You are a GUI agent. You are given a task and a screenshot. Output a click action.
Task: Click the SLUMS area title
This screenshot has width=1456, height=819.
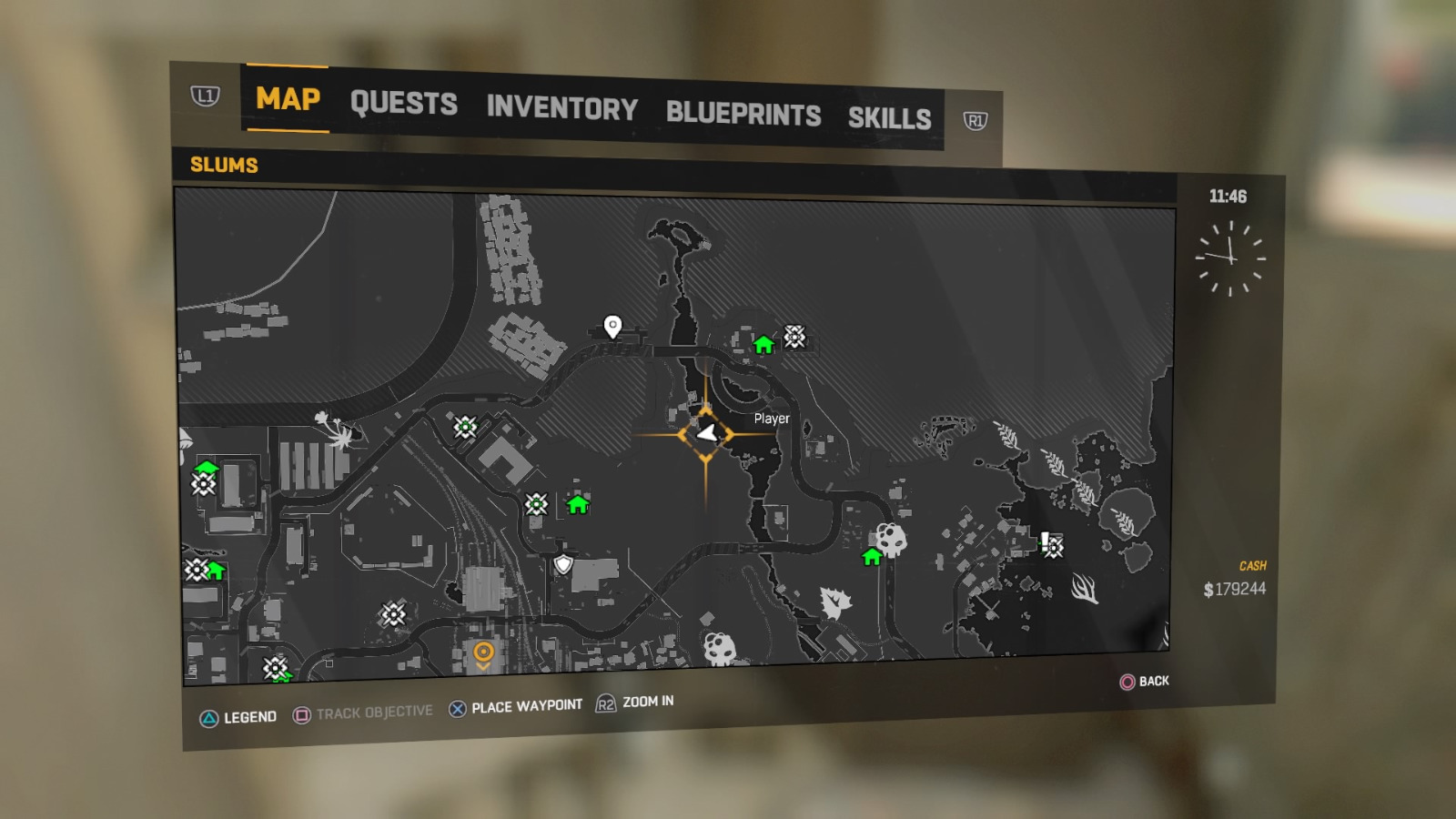(222, 166)
